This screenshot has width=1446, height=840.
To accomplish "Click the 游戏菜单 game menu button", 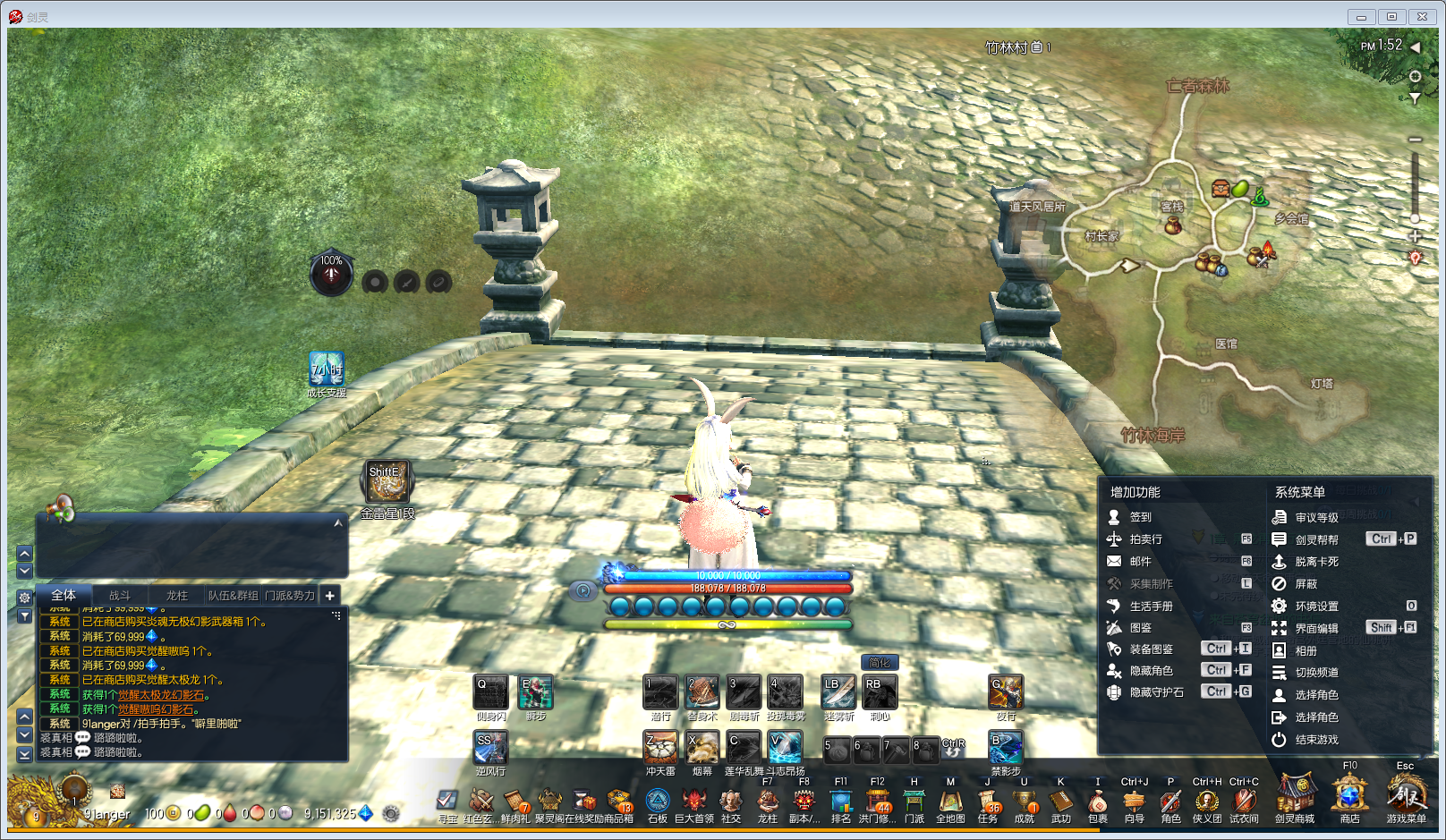I will pos(1406,796).
